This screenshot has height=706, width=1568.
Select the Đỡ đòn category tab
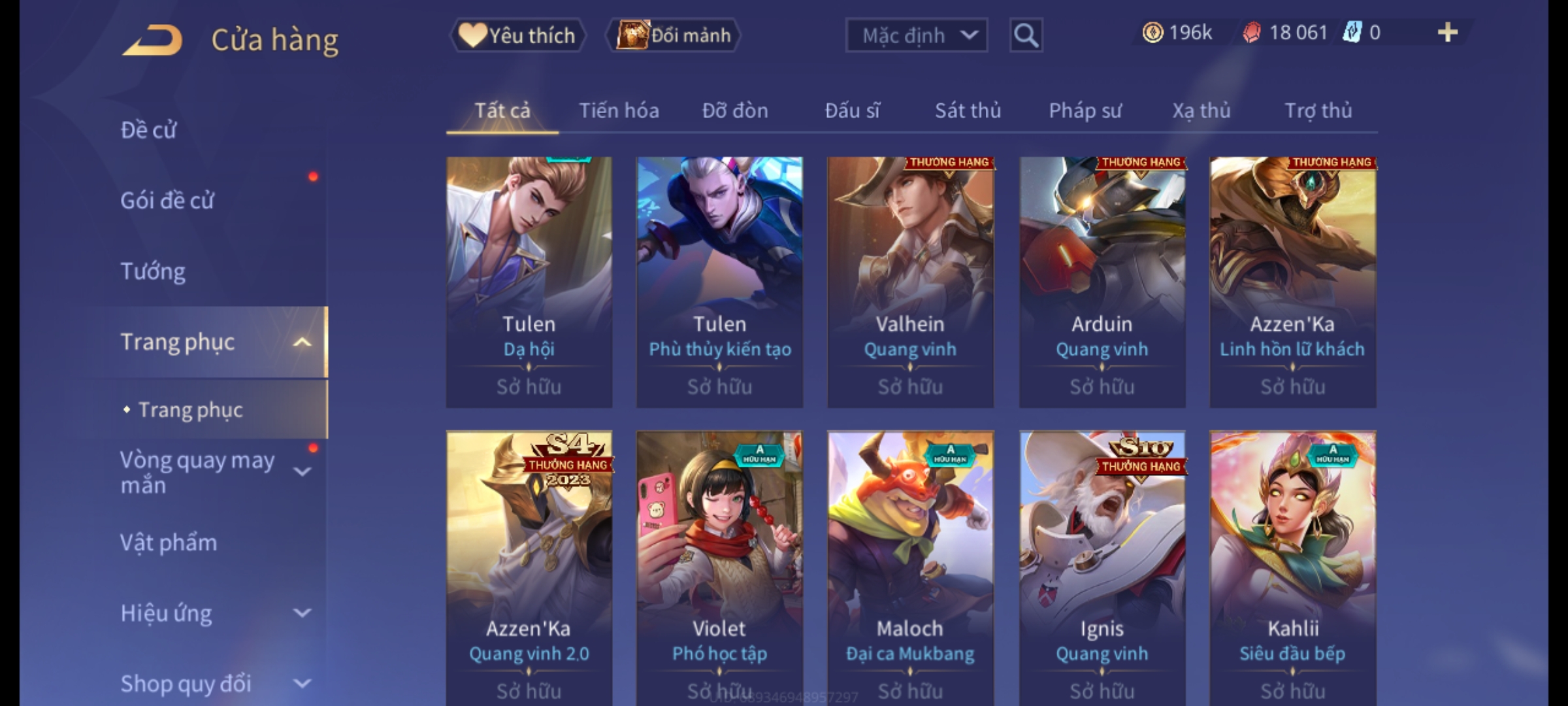point(735,110)
